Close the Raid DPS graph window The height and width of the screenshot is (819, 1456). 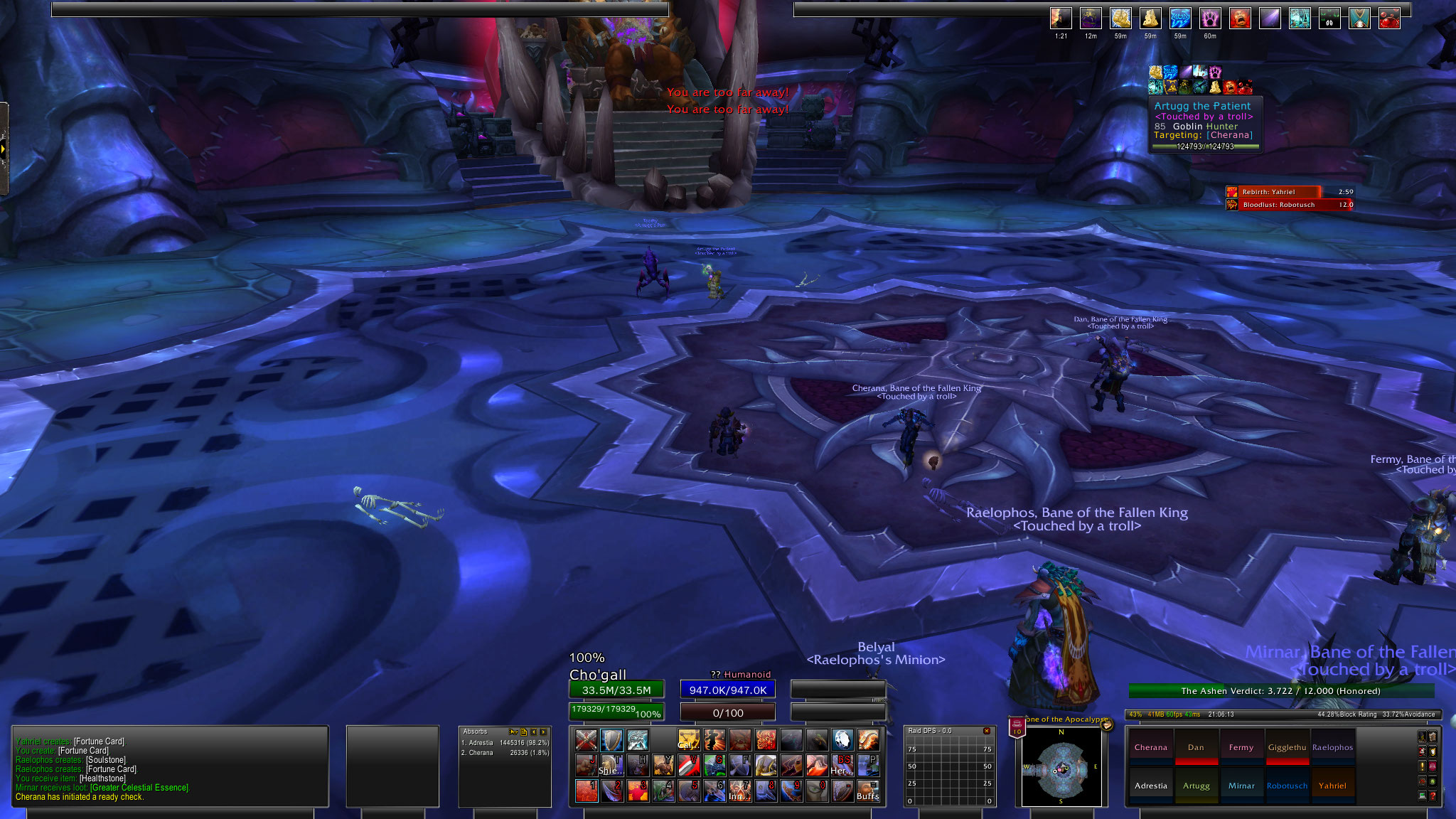tap(986, 731)
